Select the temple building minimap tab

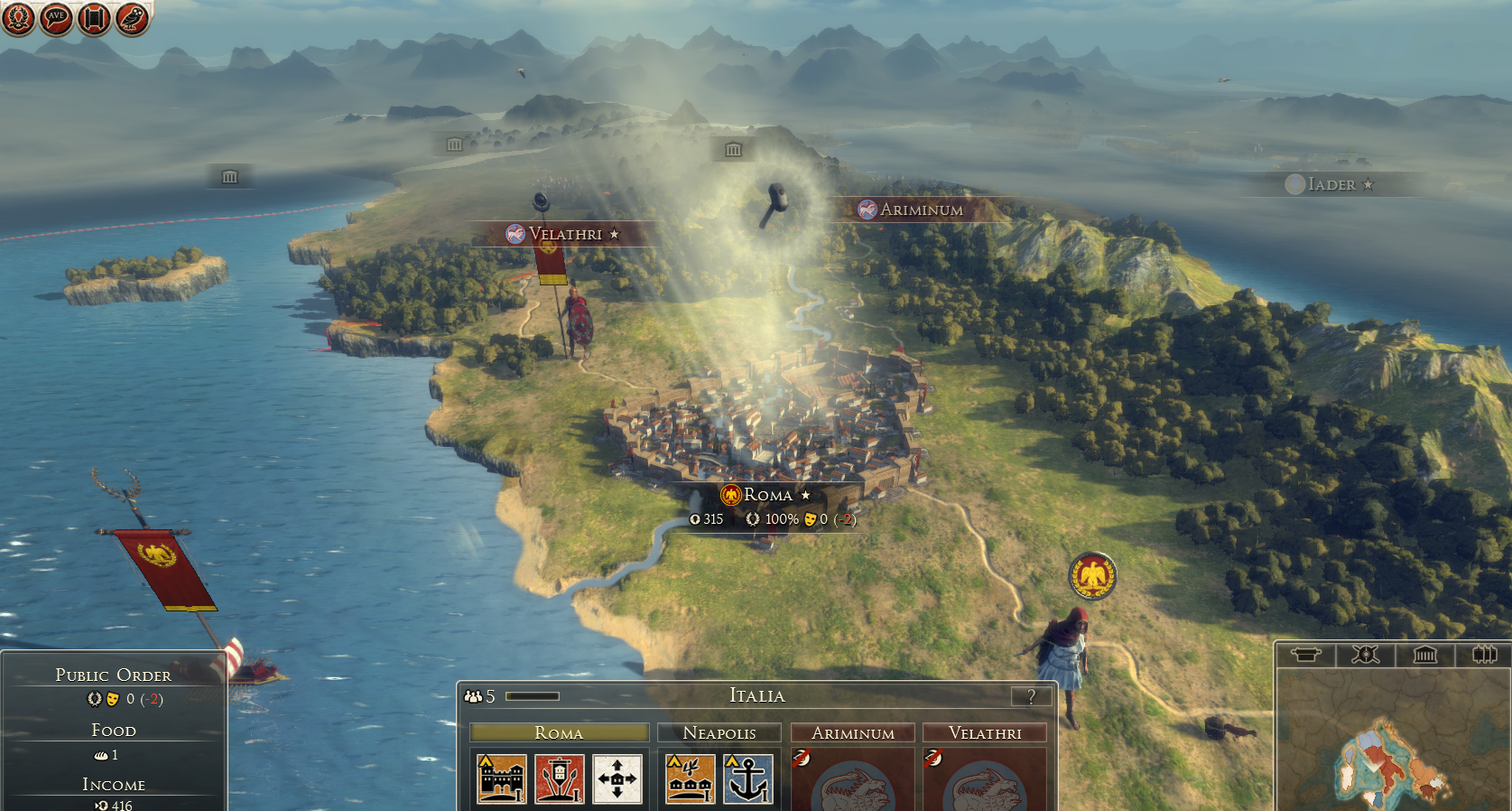point(1424,655)
